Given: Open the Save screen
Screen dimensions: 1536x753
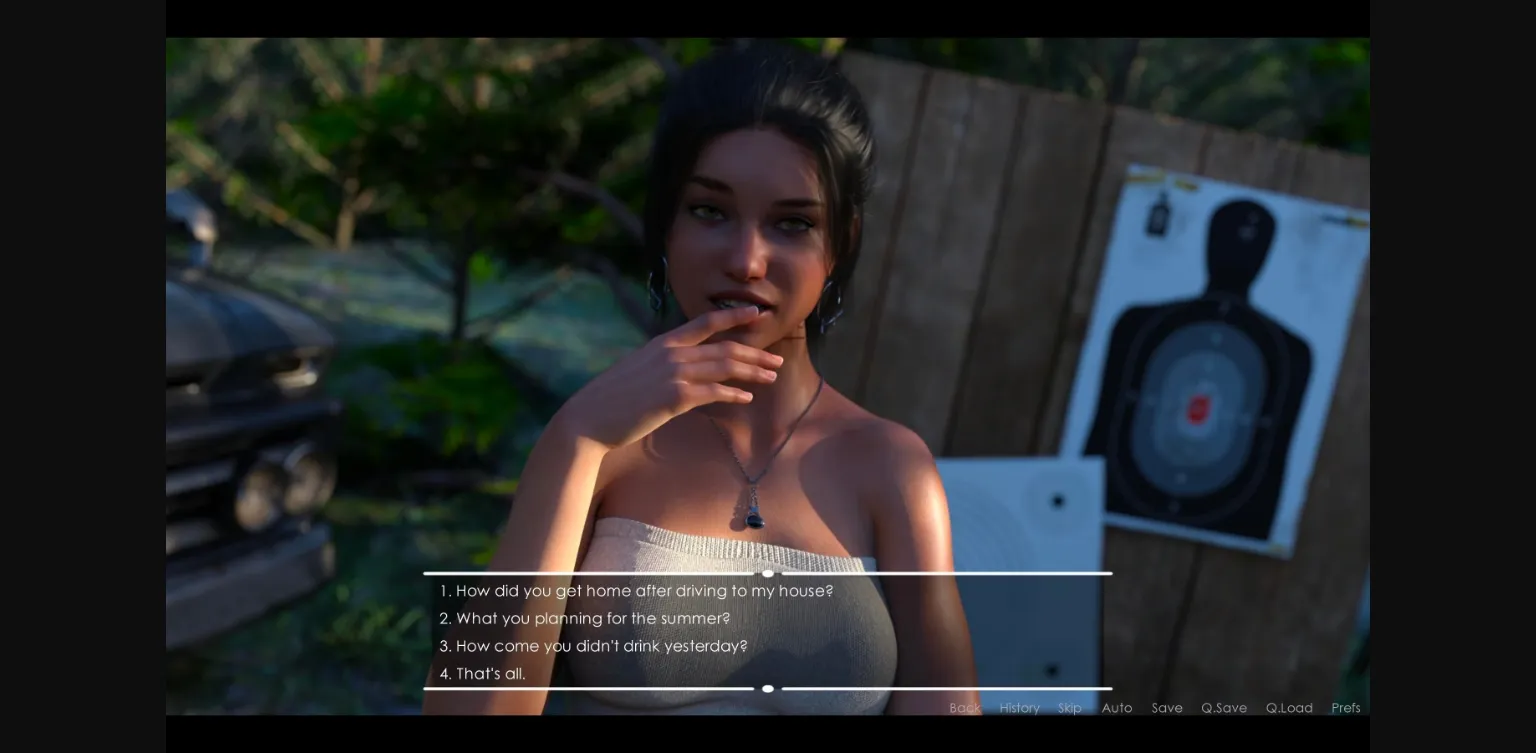Looking at the screenshot, I should click(x=1166, y=708).
